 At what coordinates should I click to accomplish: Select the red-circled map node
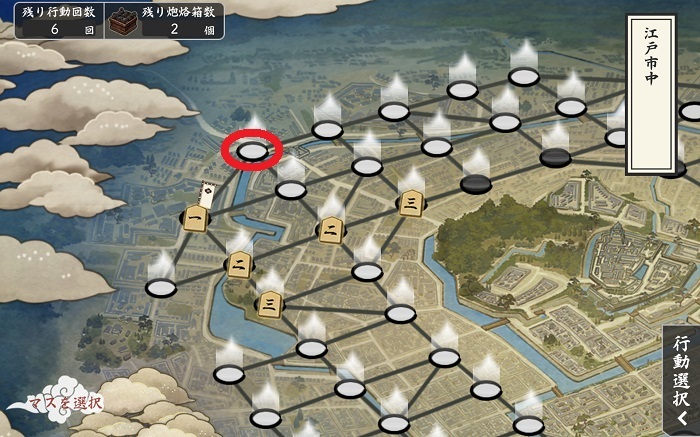(253, 151)
